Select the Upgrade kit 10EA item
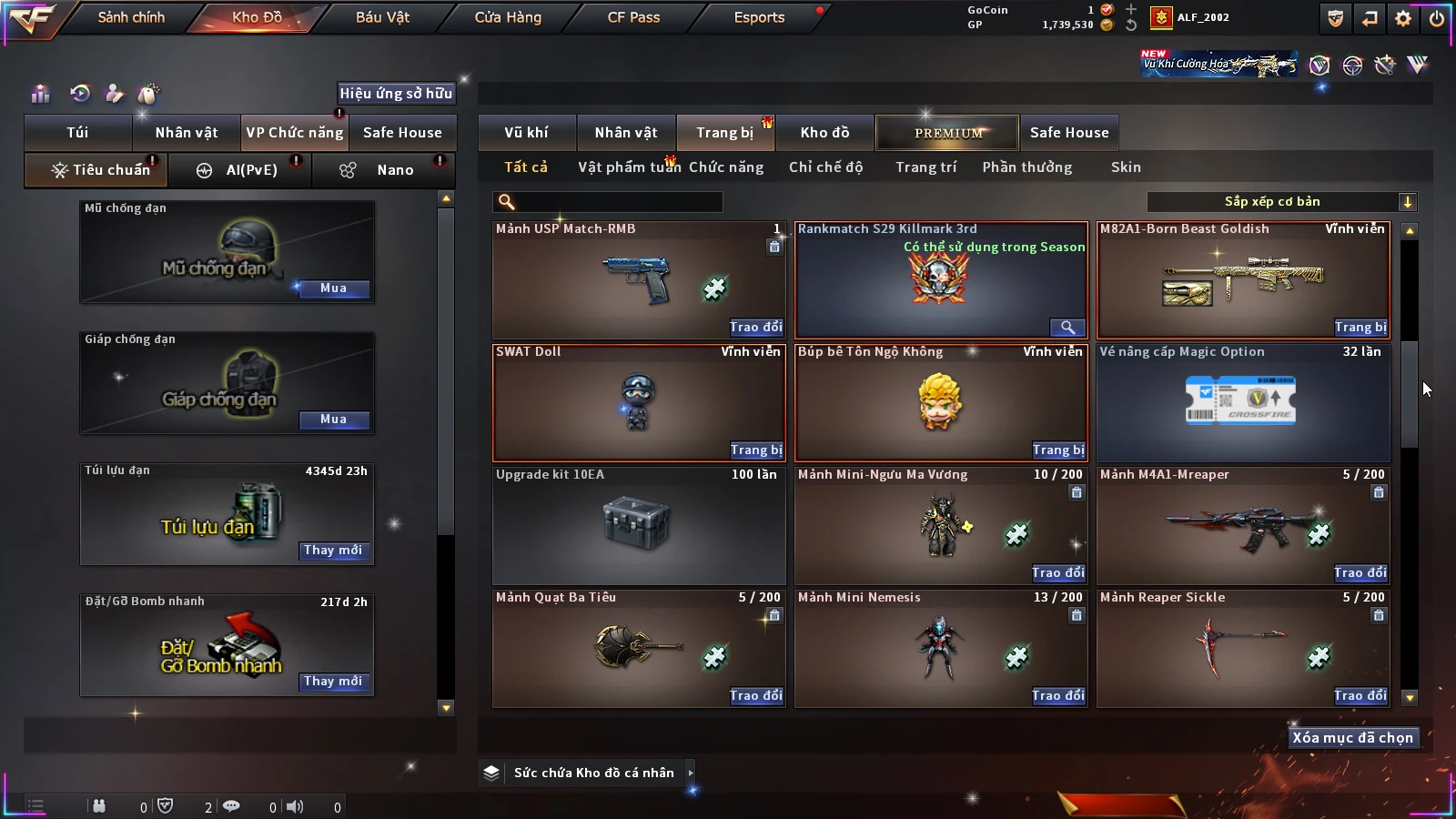This screenshot has height=819, width=1456. point(638,525)
